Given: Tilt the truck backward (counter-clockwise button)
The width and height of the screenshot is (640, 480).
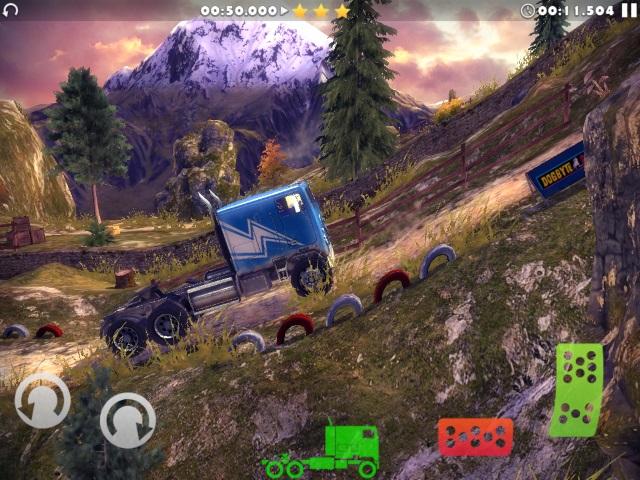Looking at the screenshot, I should (x=41, y=401).
